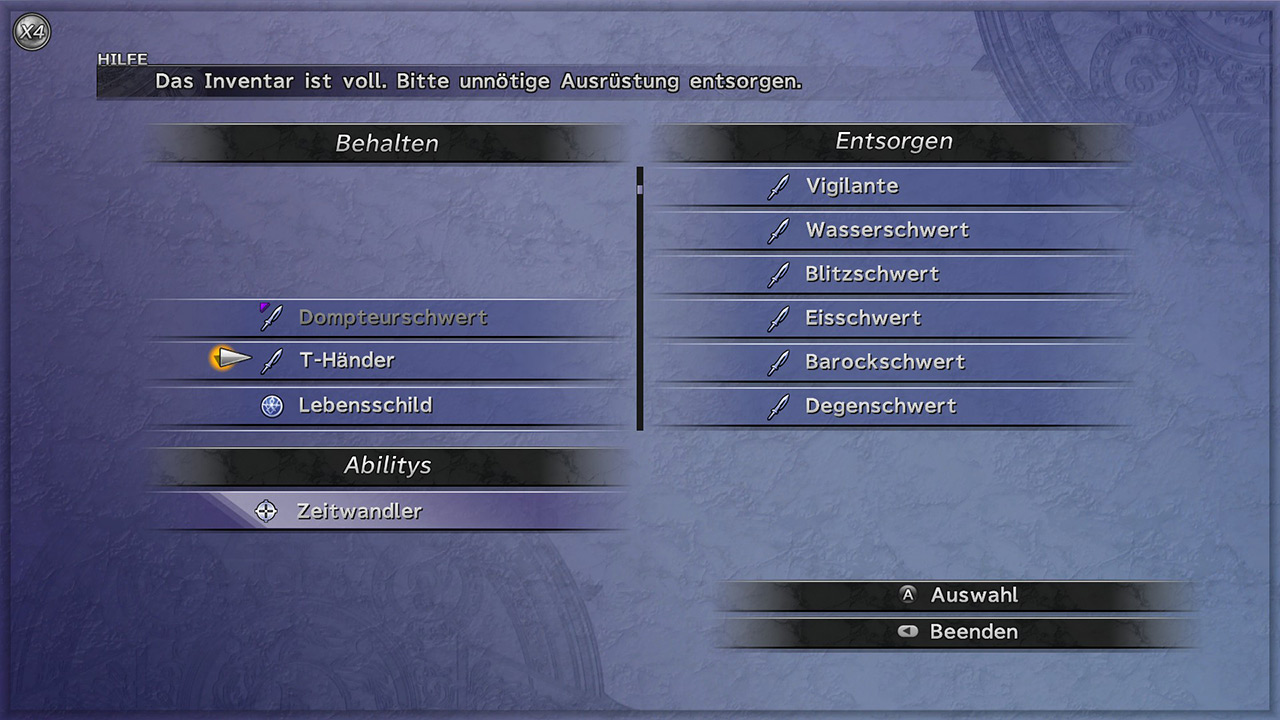Select the Lebensschild item row
Viewport: 1280px width, 720px height.
click(x=365, y=406)
